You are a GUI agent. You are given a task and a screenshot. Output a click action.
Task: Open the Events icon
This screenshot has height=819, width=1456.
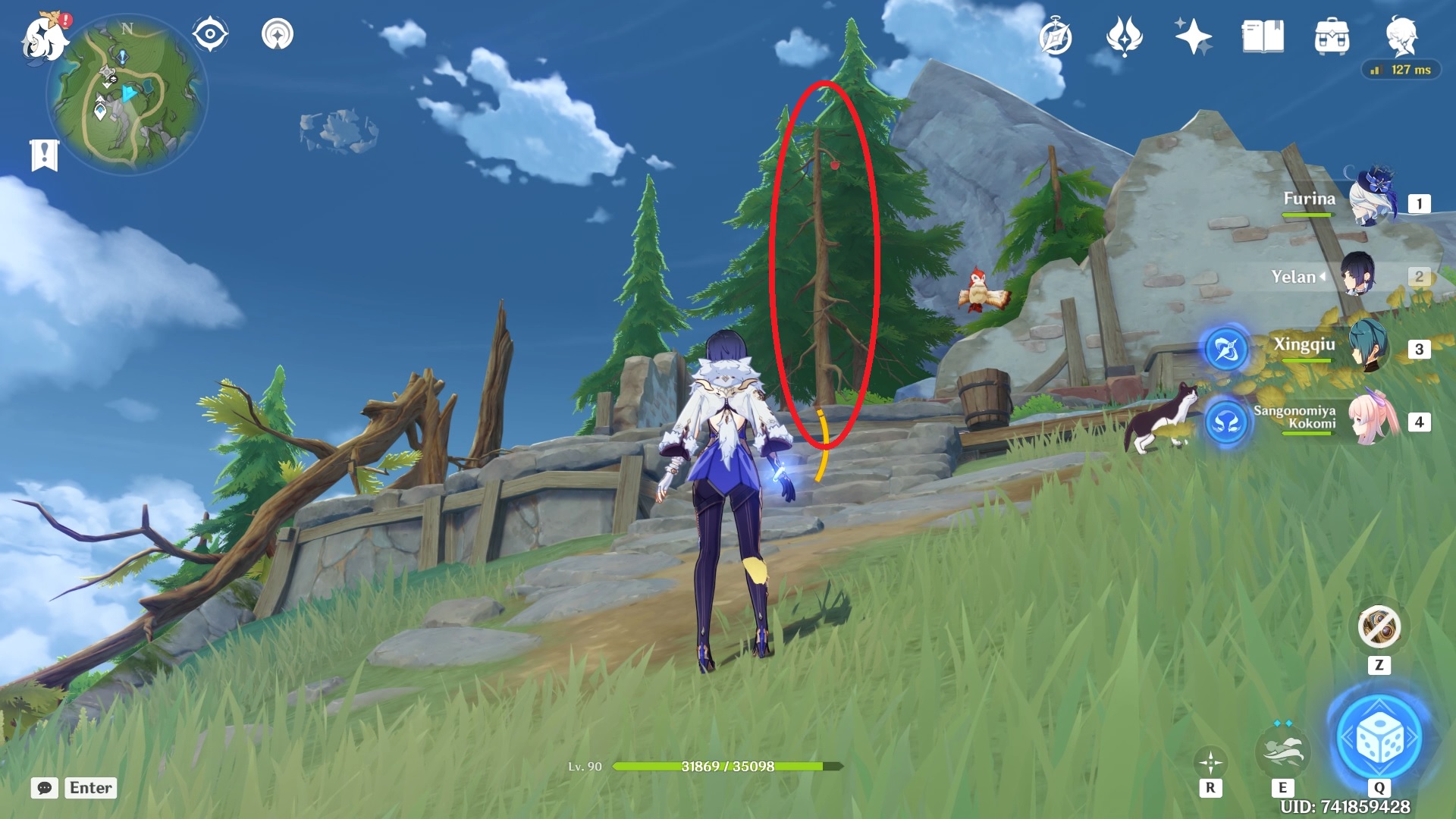point(1124,36)
